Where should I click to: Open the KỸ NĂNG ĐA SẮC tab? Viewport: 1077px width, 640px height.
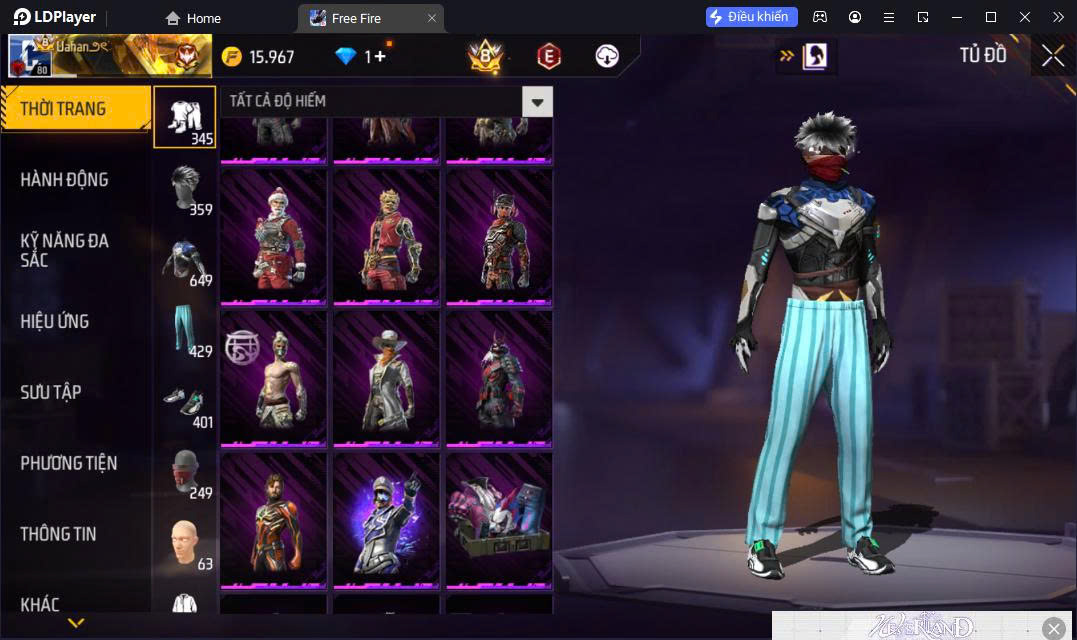coord(65,250)
